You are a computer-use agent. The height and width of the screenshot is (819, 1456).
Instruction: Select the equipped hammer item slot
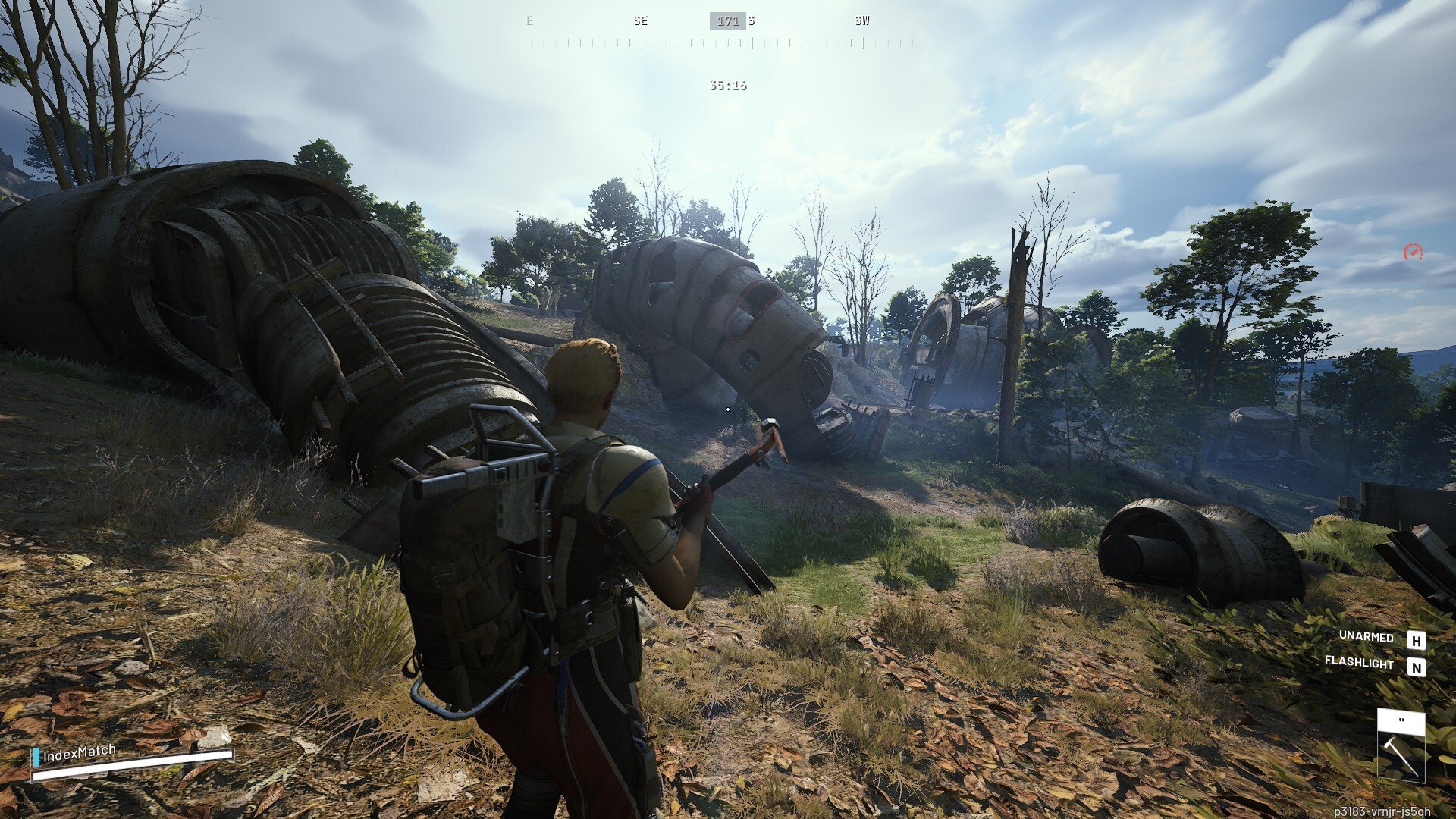click(x=1401, y=747)
